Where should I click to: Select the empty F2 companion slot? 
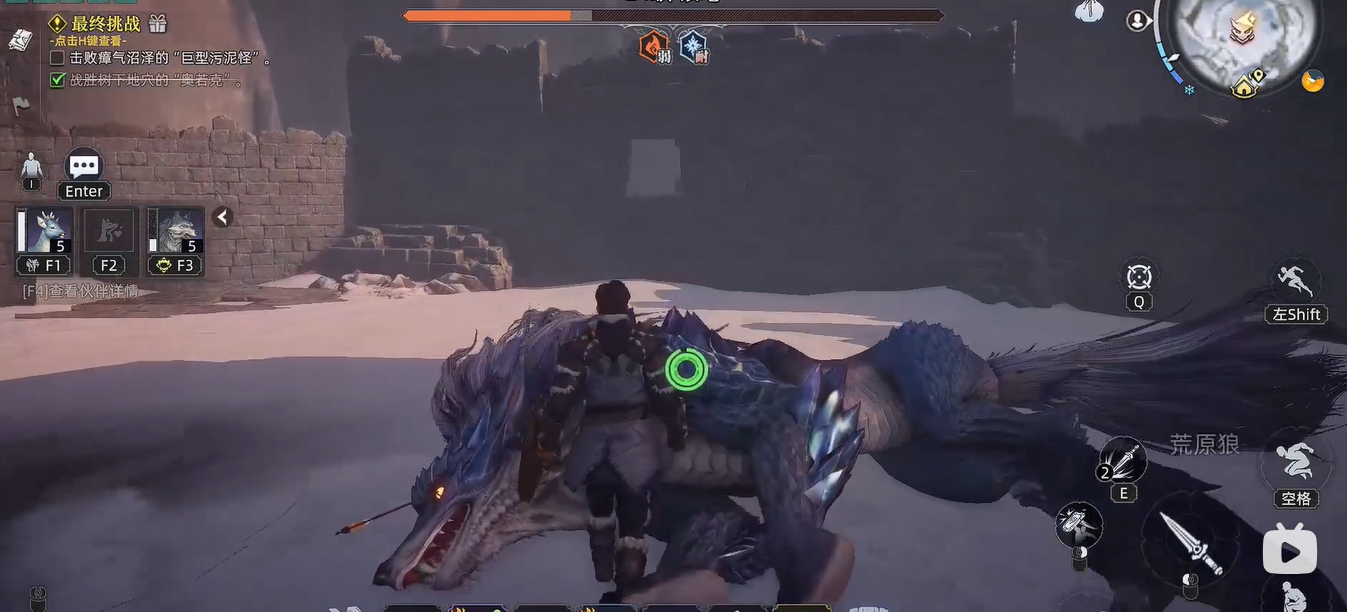tap(108, 231)
